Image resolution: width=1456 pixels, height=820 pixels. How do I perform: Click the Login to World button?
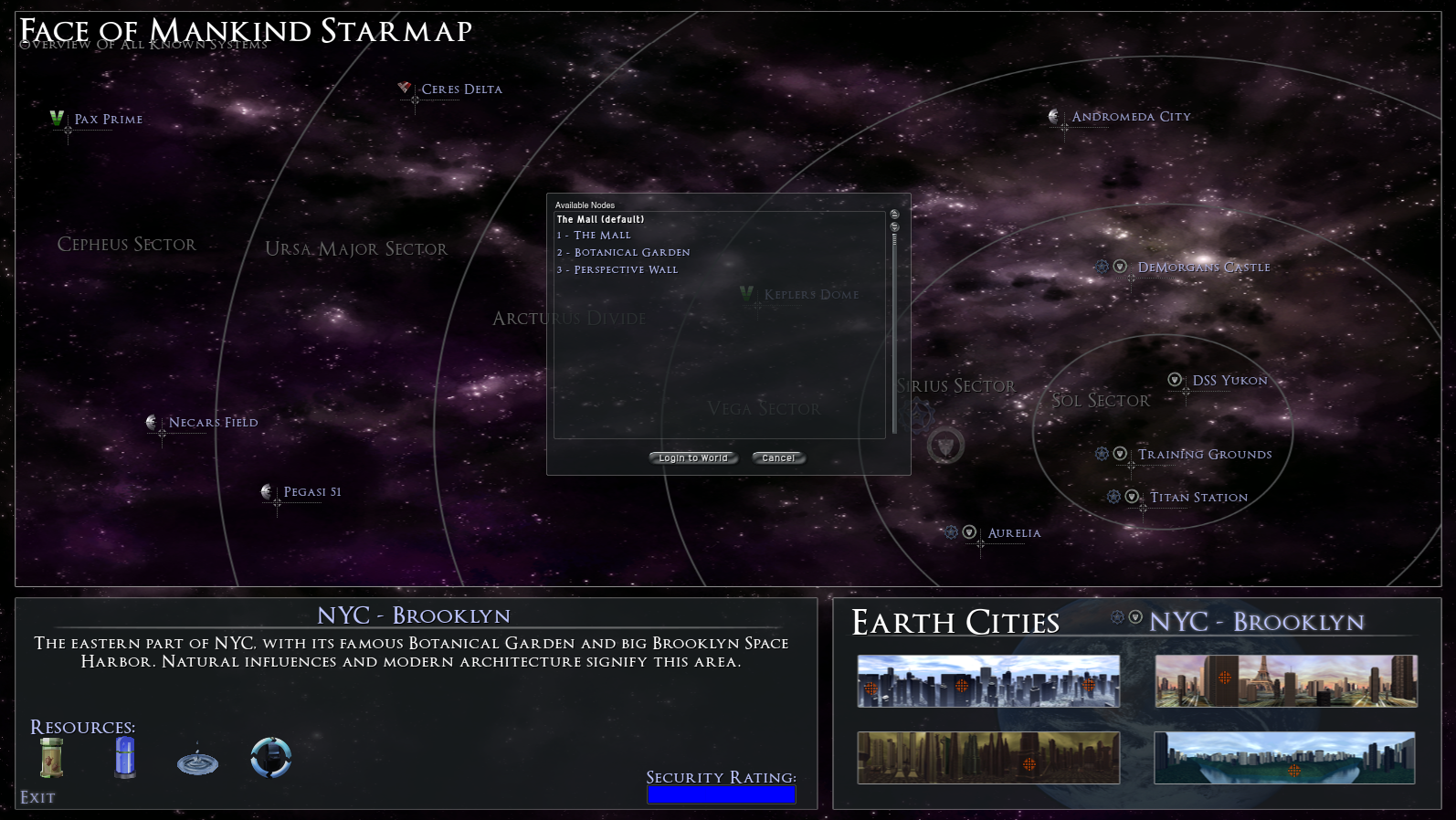coord(693,457)
